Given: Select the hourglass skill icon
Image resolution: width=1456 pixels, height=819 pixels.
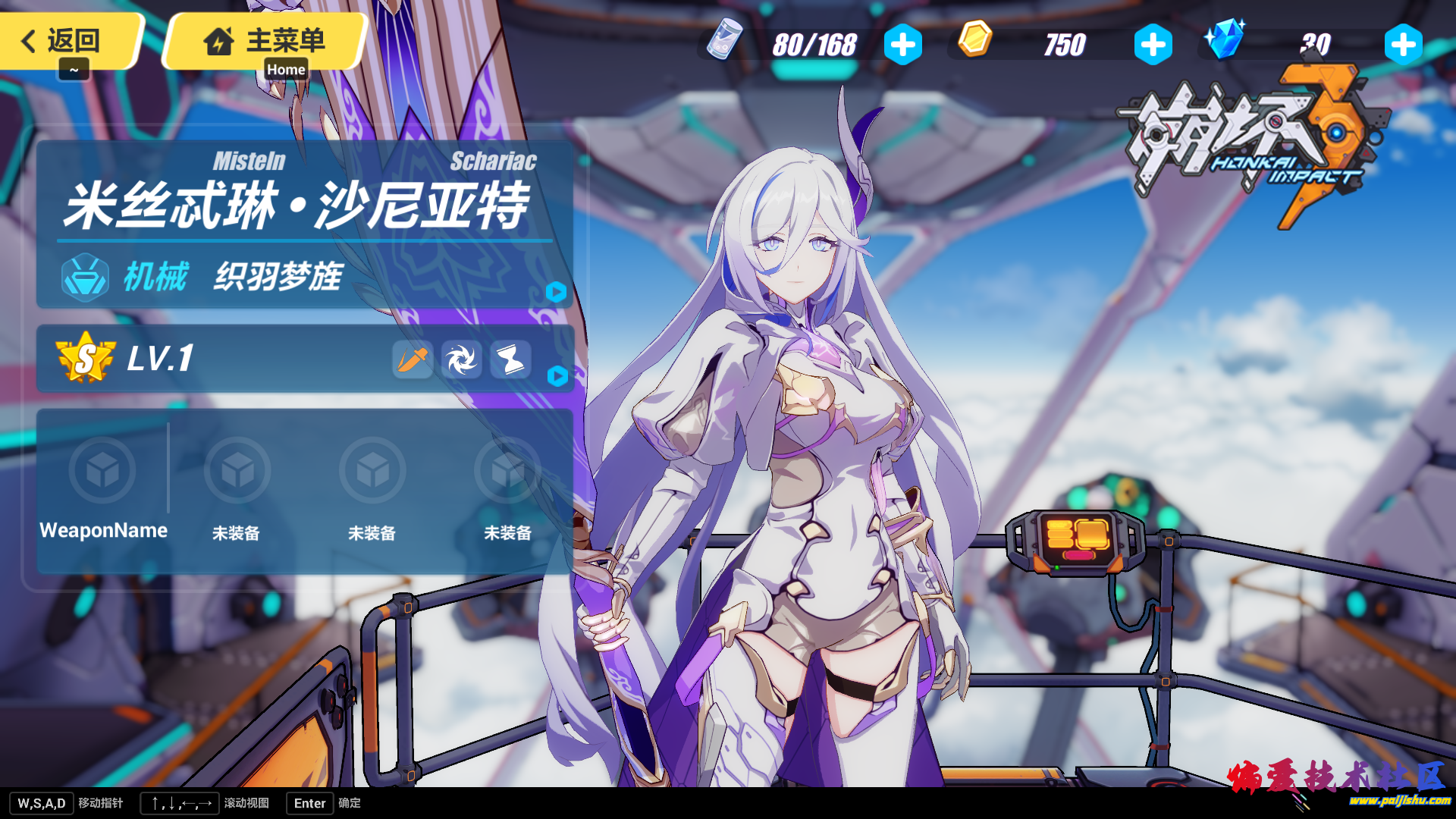Looking at the screenshot, I should [x=510, y=359].
